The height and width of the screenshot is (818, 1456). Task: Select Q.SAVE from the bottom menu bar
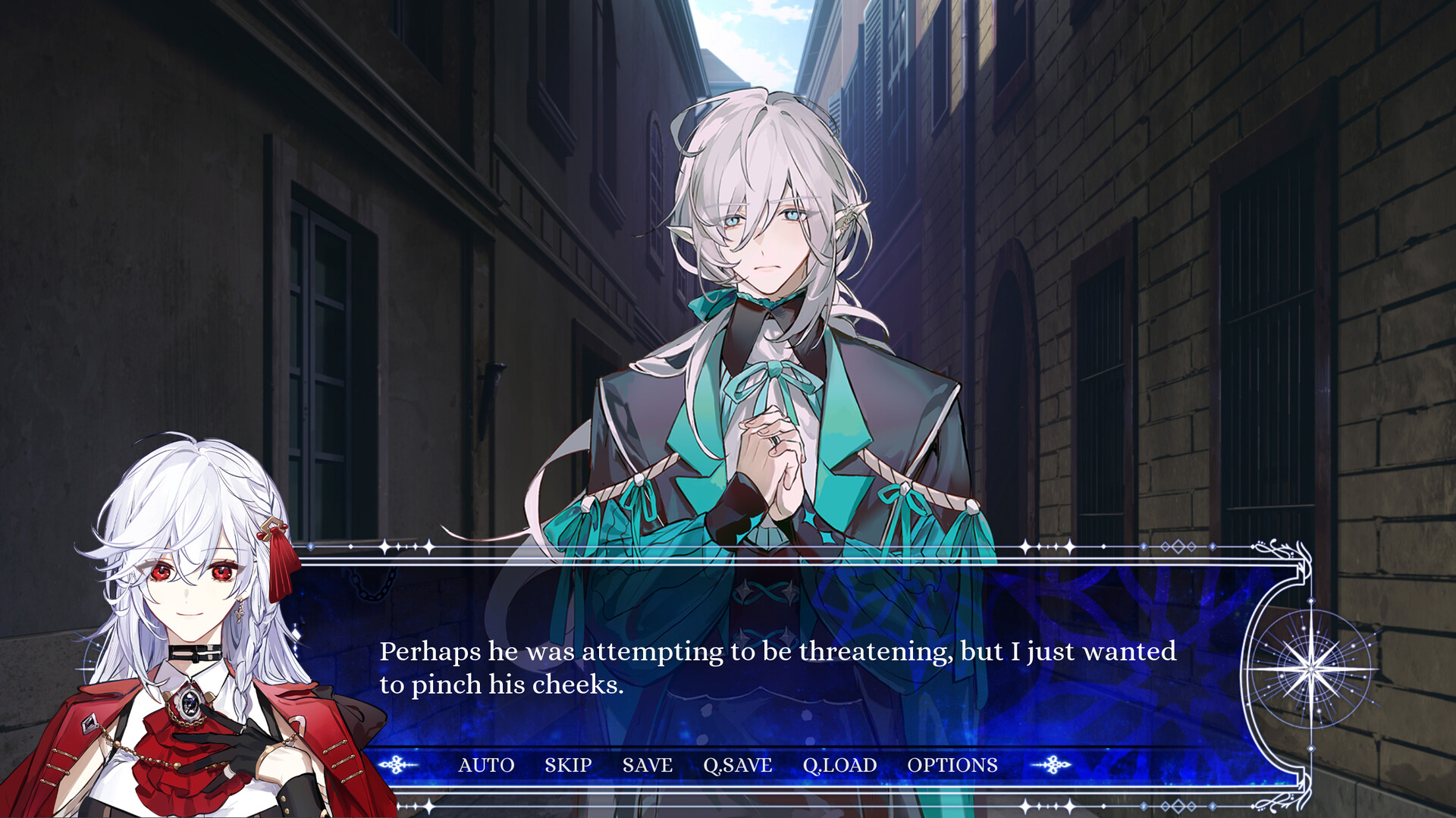(x=737, y=765)
